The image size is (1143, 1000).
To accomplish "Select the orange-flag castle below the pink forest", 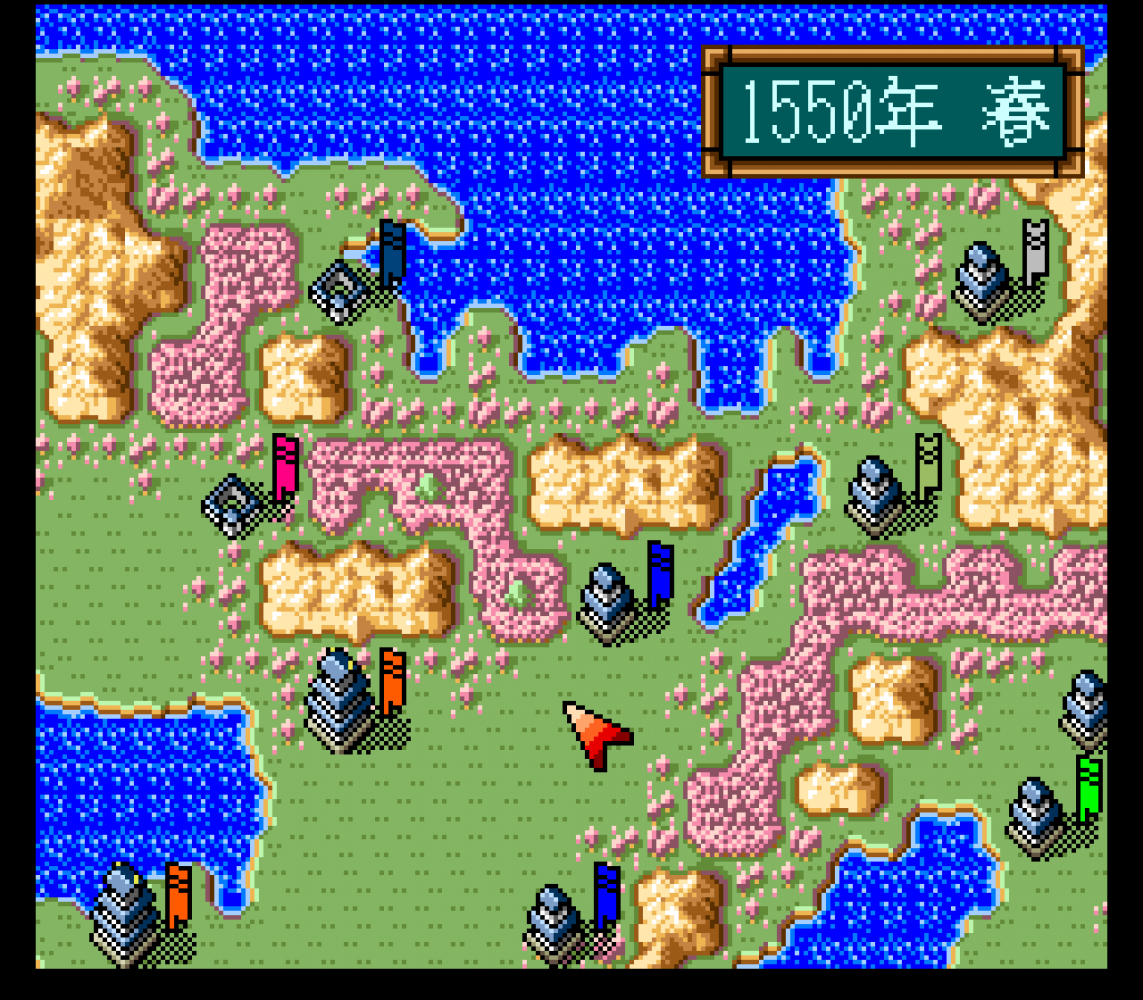I will point(340,700).
